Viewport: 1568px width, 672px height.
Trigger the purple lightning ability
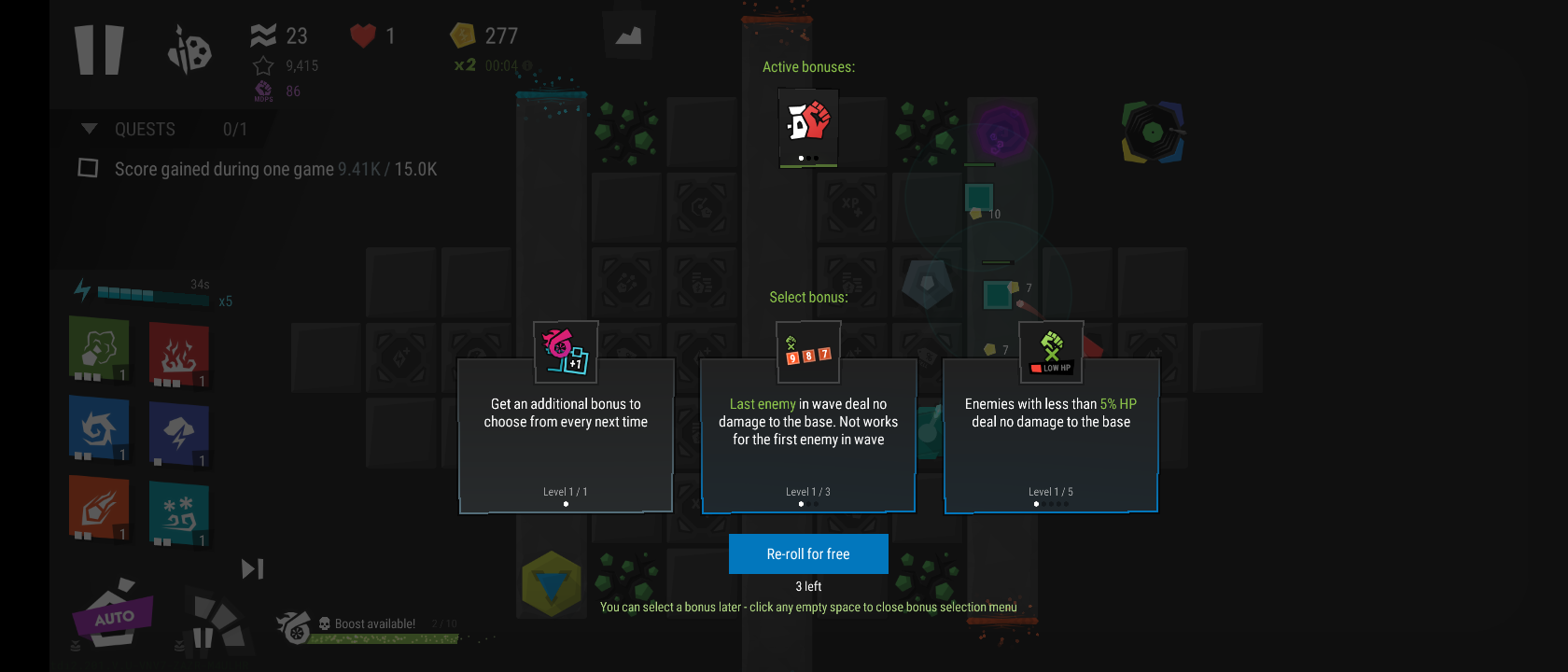click(x=178, y=433)
